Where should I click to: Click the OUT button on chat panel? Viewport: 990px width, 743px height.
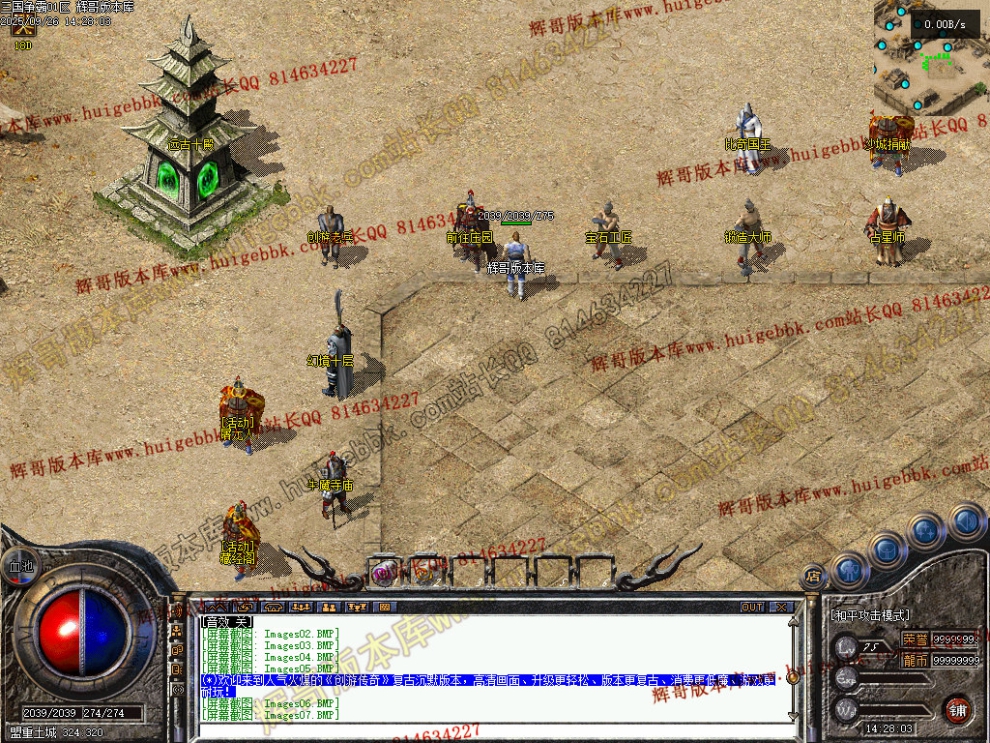tap(752, 607)
